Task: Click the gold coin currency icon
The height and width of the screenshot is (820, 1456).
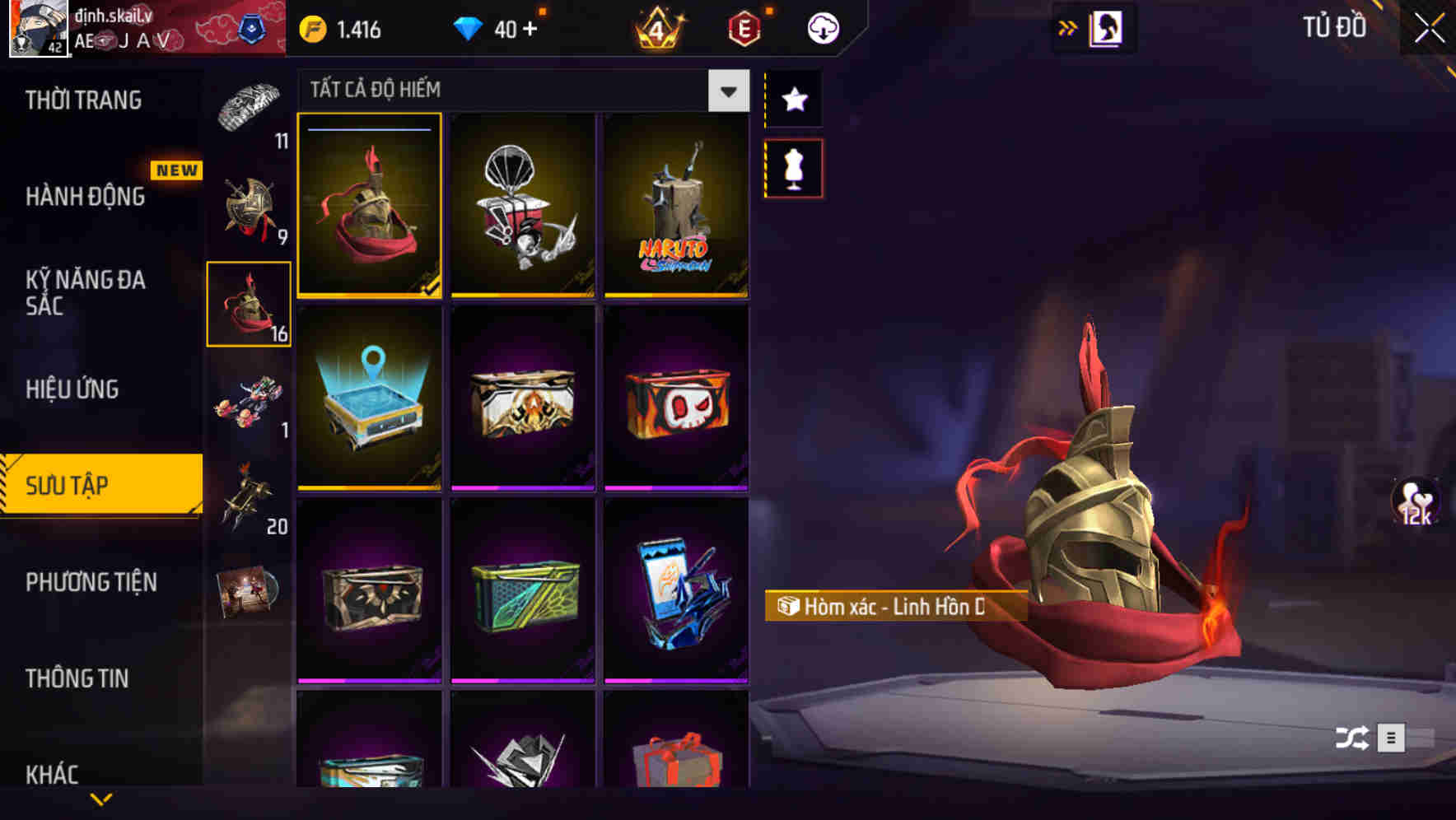Action: 313,27
